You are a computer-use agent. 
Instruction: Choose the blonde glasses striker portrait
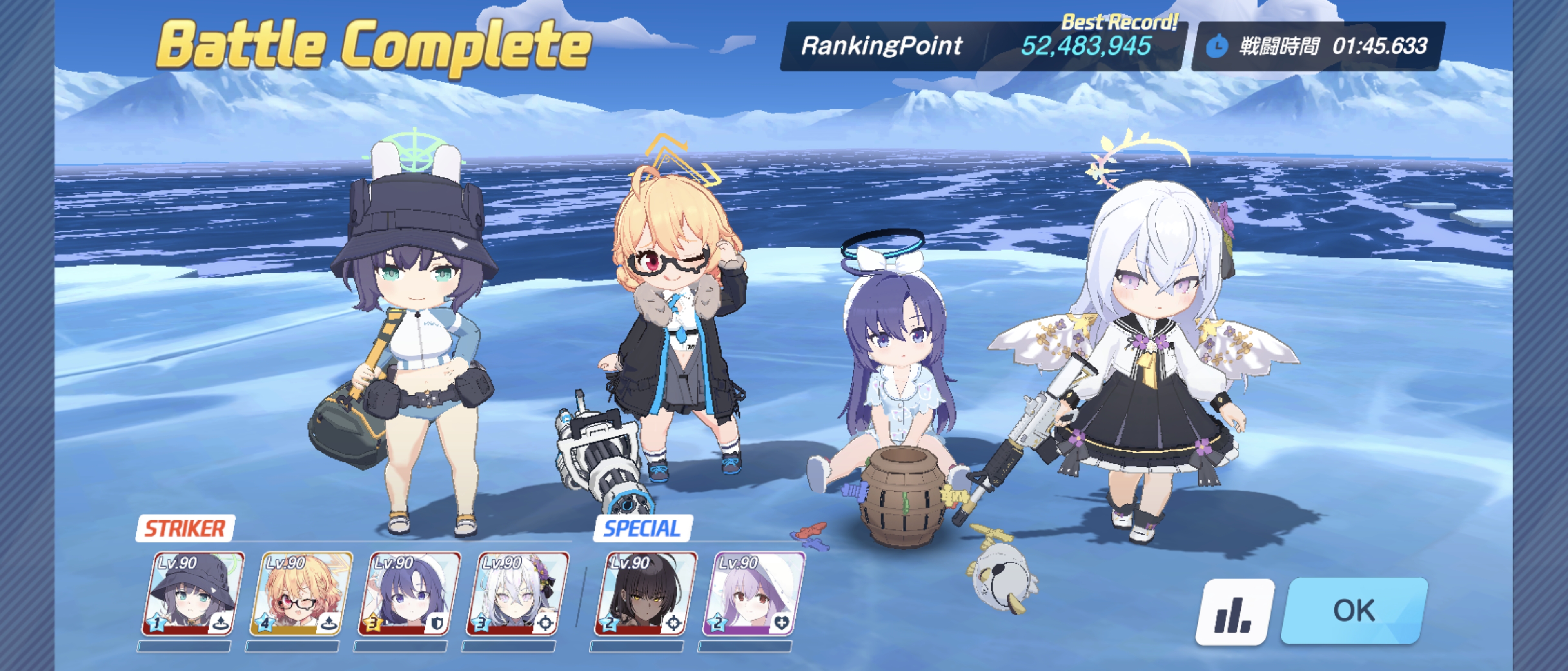coord(301,594)
